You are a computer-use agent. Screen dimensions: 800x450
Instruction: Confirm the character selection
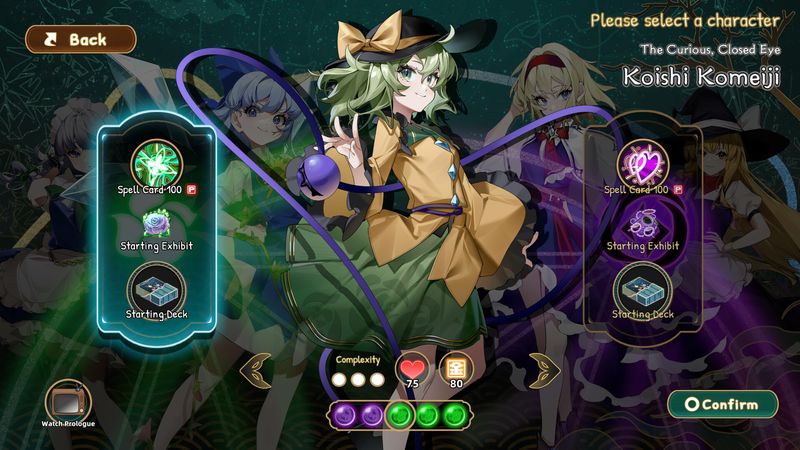[x=723, y=405]
